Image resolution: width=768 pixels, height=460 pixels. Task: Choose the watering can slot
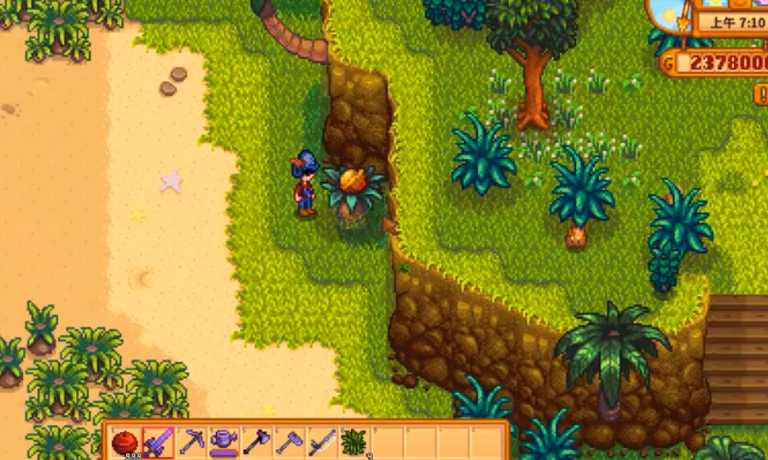223,442
